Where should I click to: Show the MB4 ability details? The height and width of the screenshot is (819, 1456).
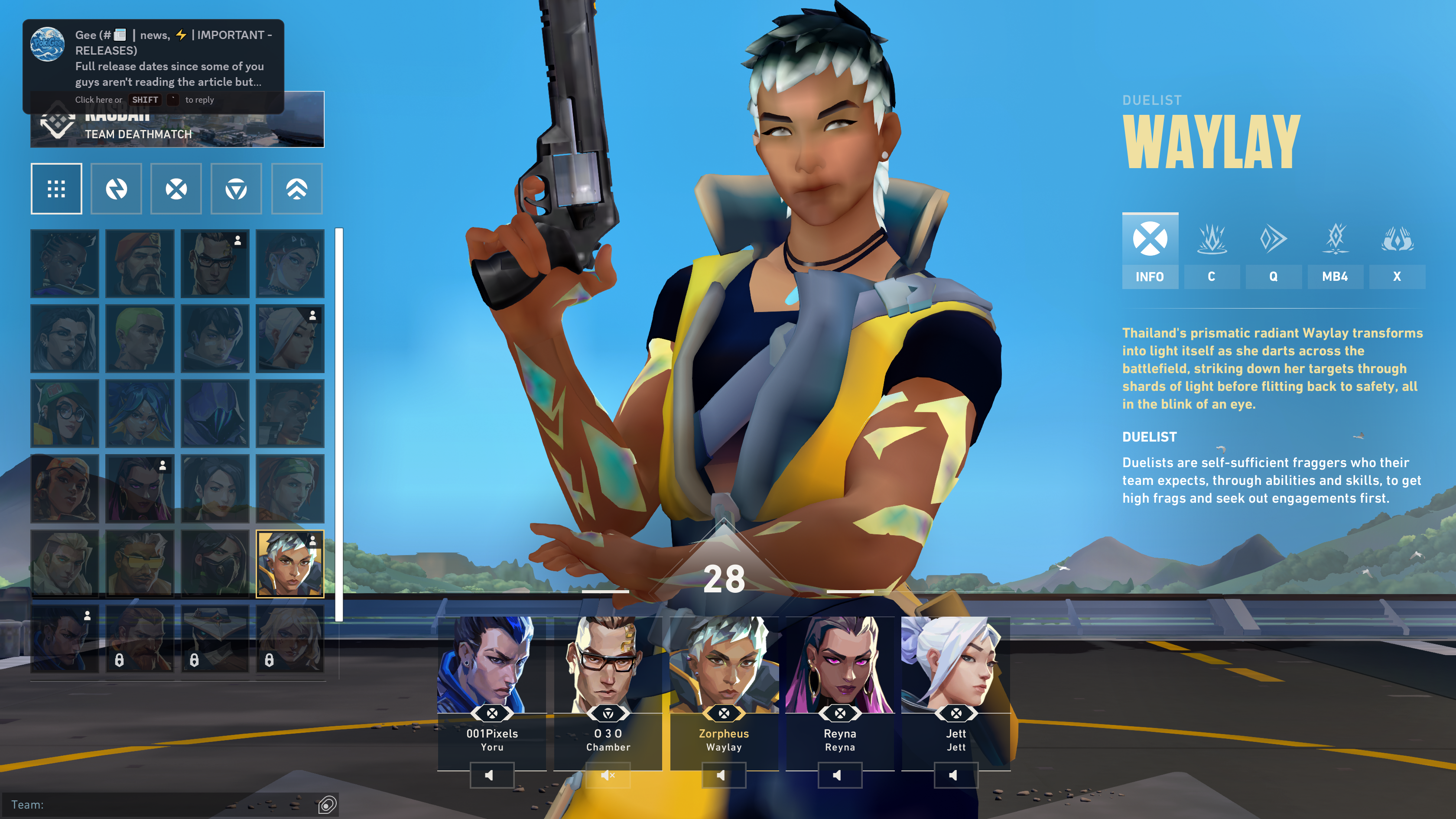click(x=1335, y=251)
